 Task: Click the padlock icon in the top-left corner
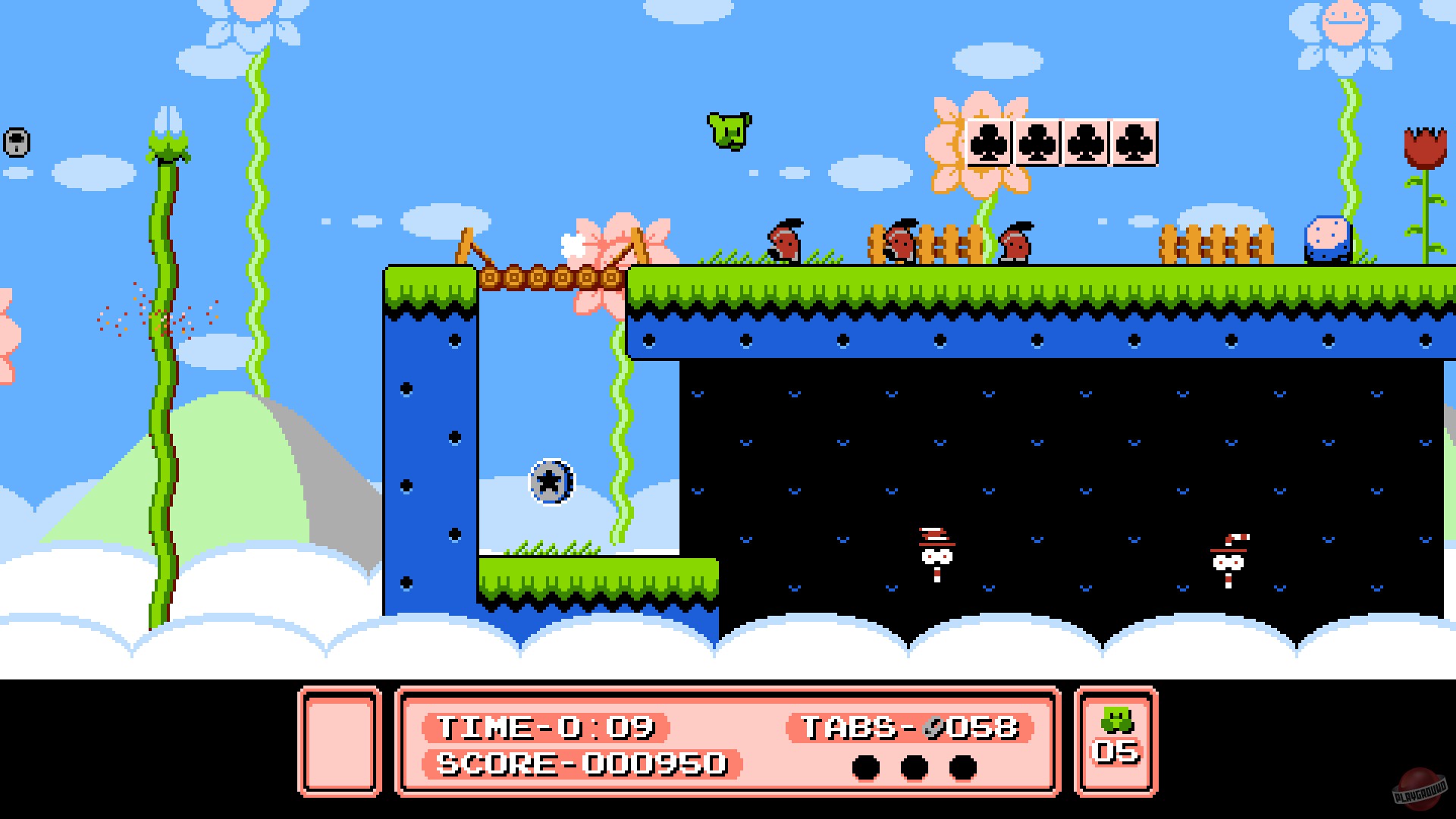point(17,141)
